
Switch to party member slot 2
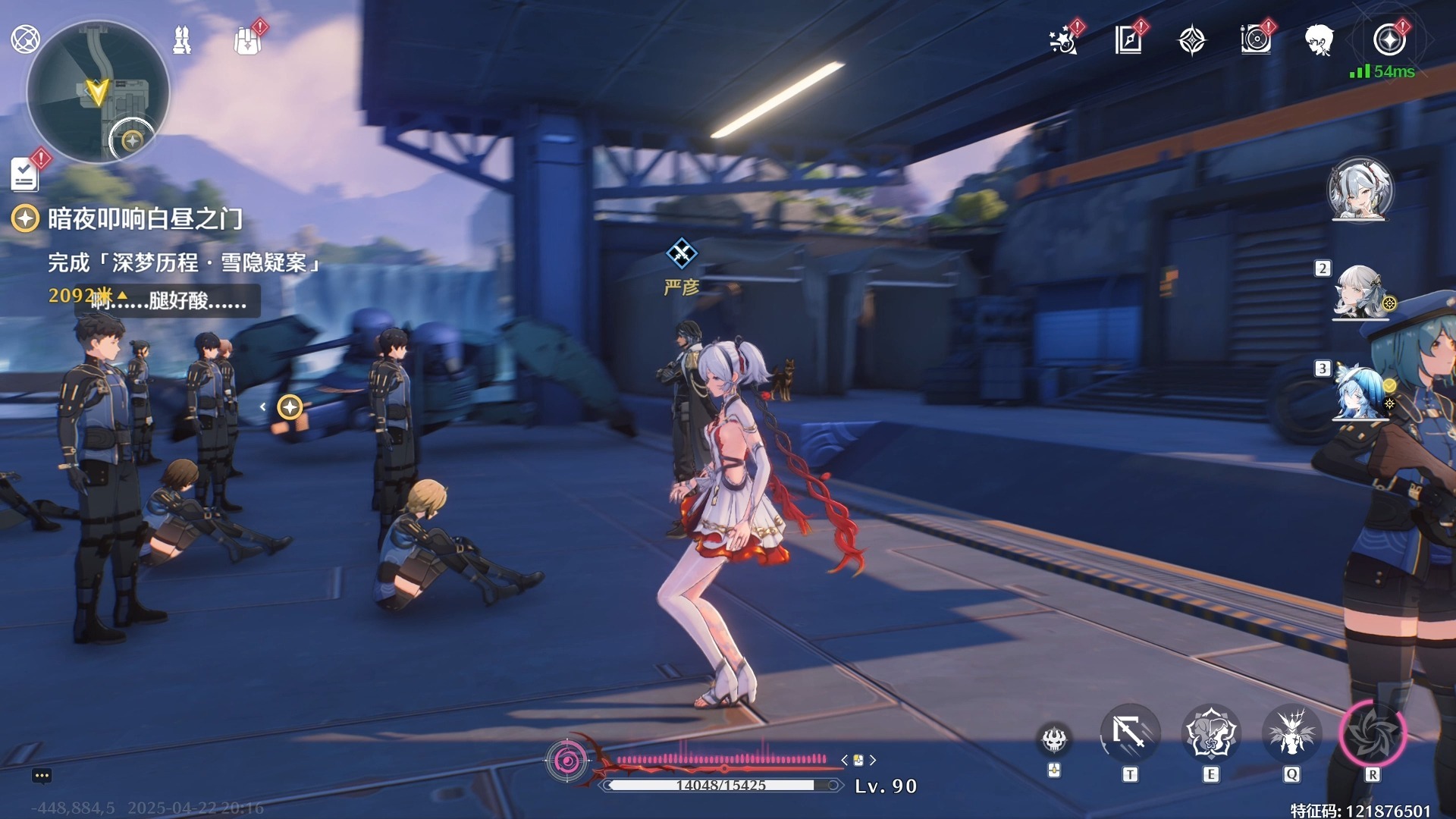click(1360, 292)
